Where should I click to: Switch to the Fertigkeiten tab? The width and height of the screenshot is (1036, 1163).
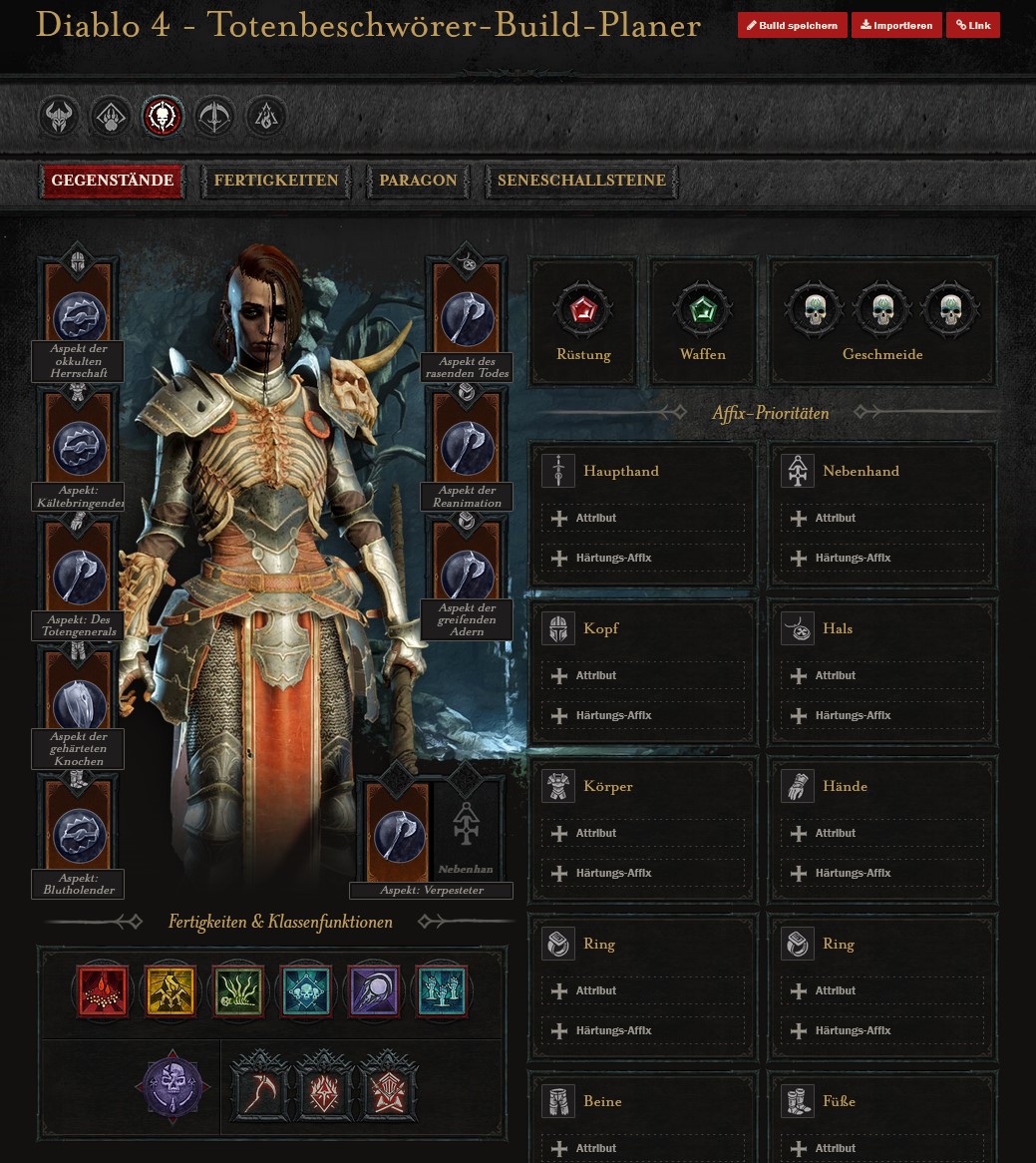[276, 181]
